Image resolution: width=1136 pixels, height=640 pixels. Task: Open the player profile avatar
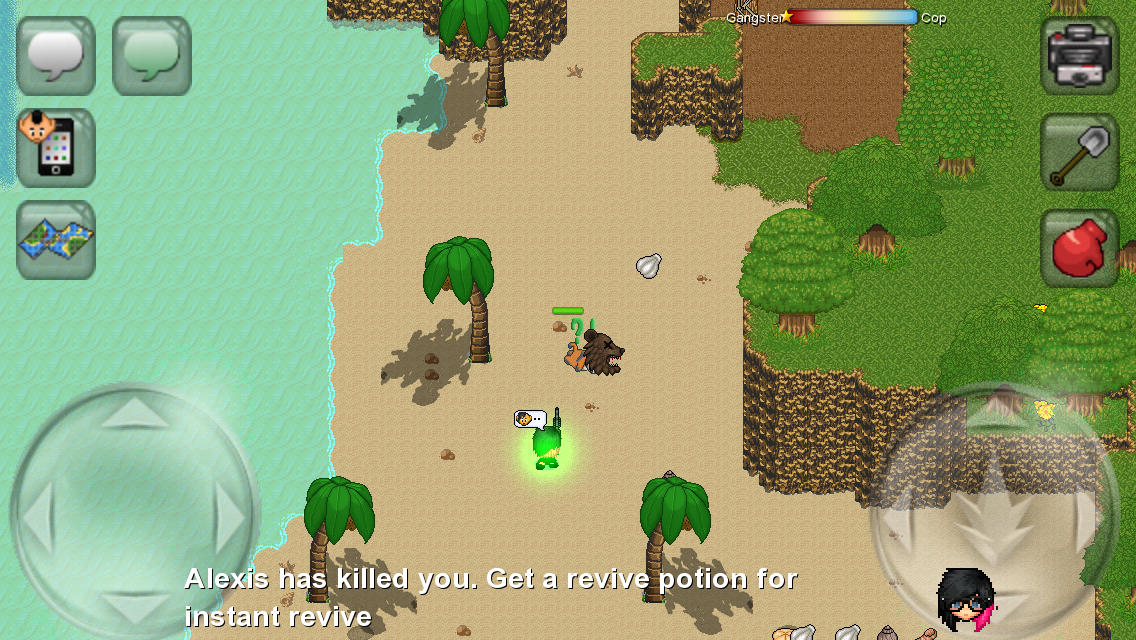point(965,600)
